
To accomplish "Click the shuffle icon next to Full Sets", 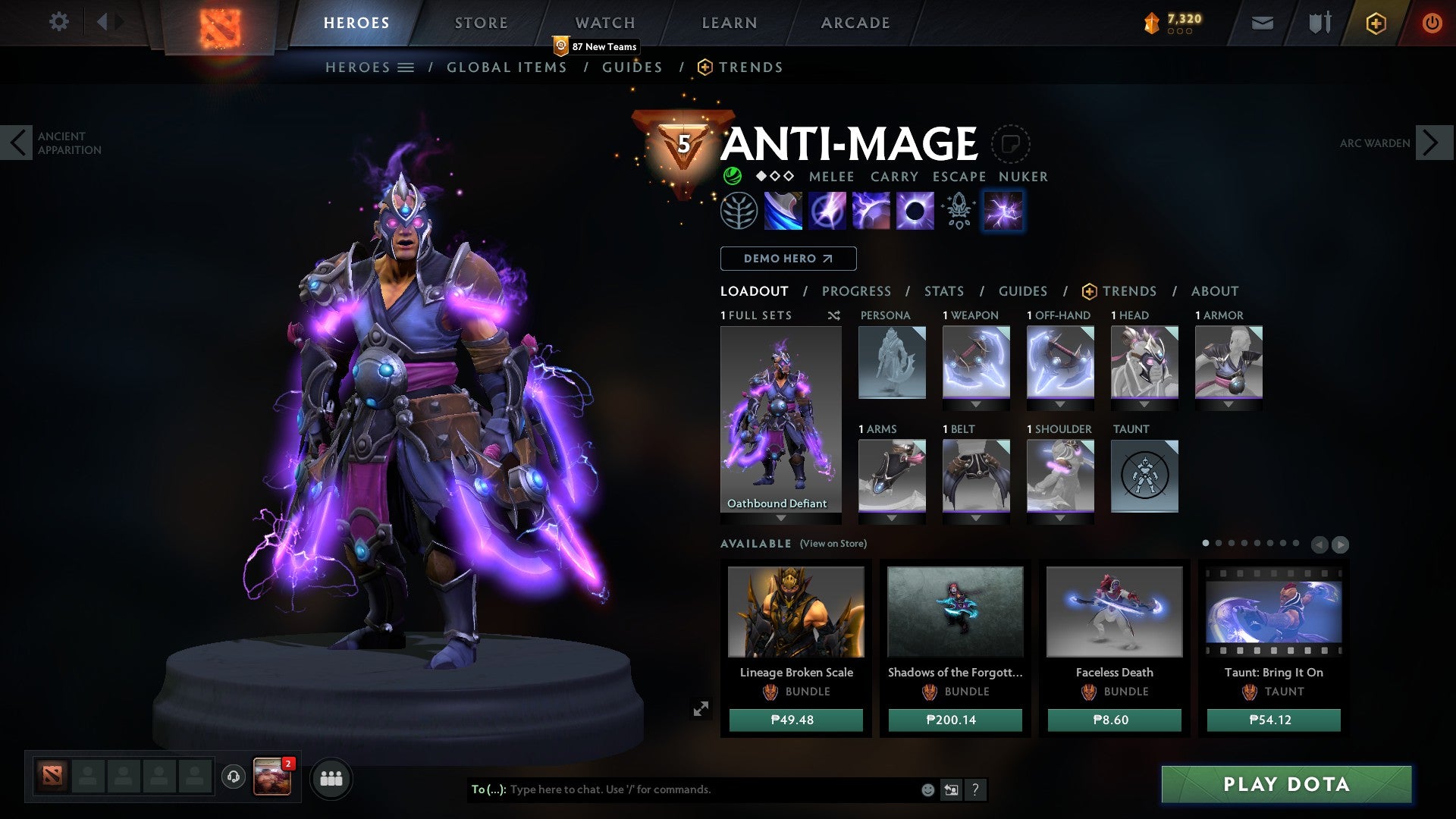I will pos(833,315).
